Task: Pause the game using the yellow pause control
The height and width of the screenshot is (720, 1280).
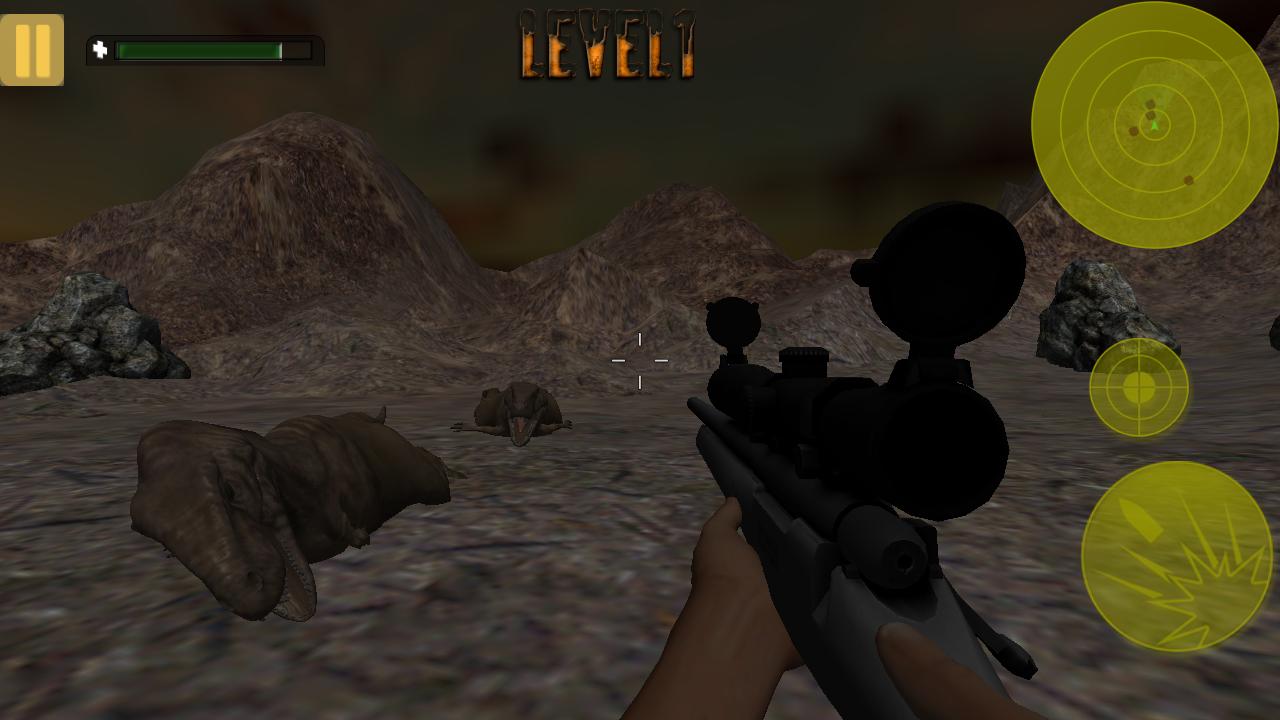Action: pos(33,48)
